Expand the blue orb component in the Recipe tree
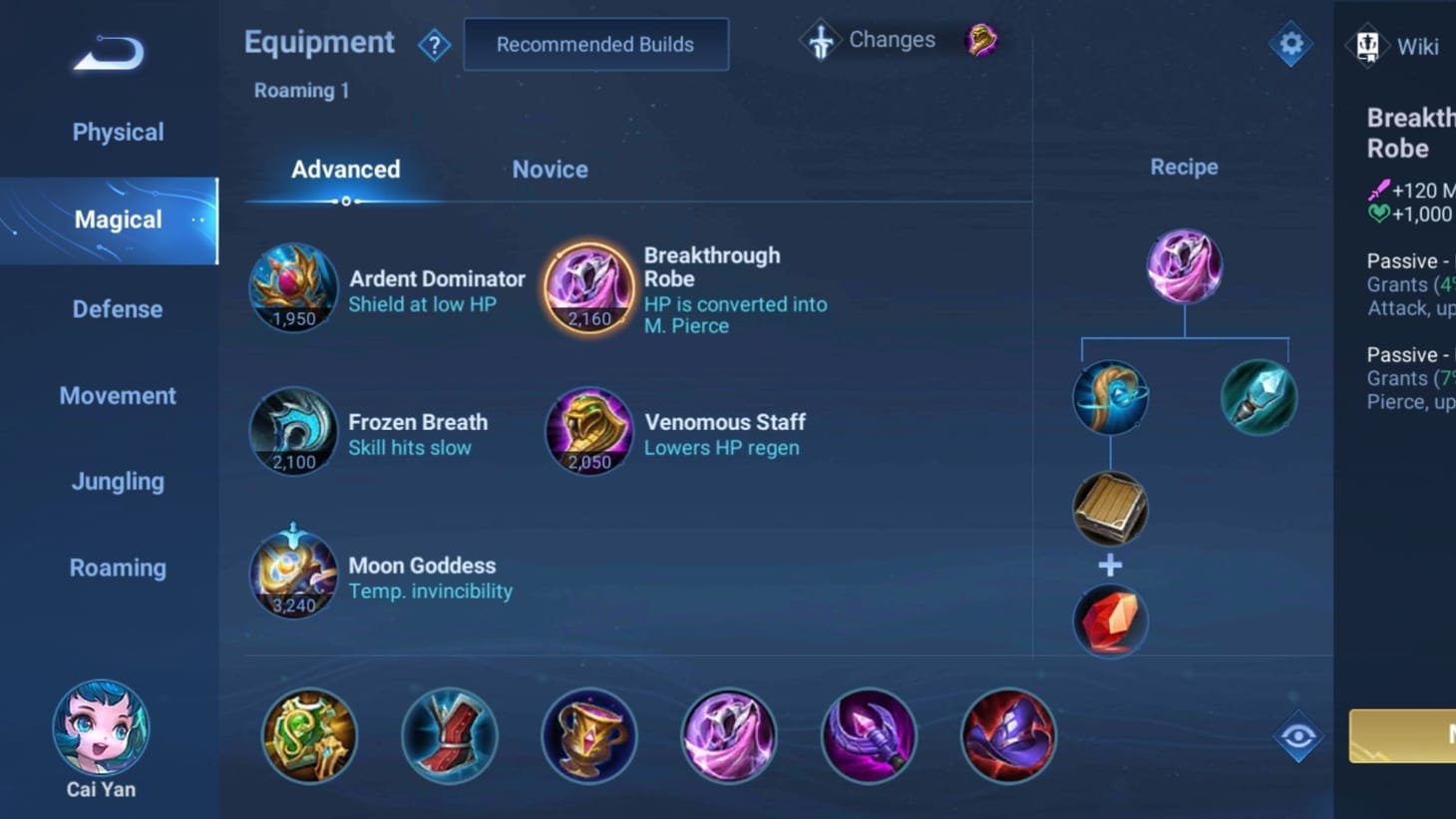The width and height of the screenshot is (1456, 819). click(1110, 397)
